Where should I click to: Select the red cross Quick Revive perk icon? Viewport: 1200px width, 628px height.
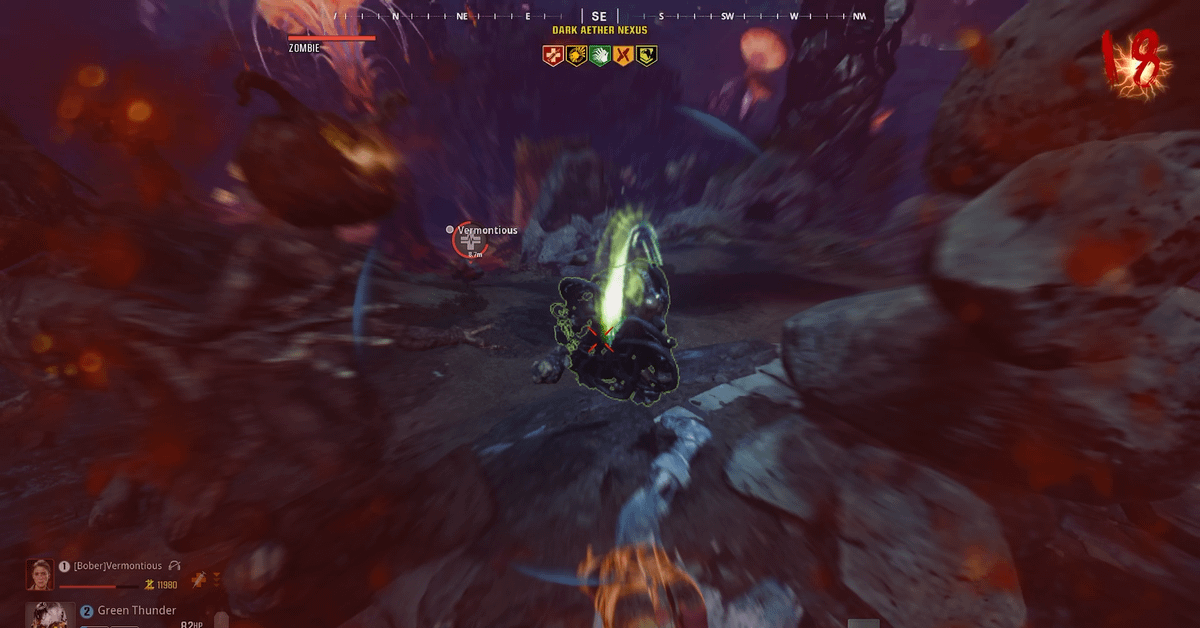[x=552, y=56]
